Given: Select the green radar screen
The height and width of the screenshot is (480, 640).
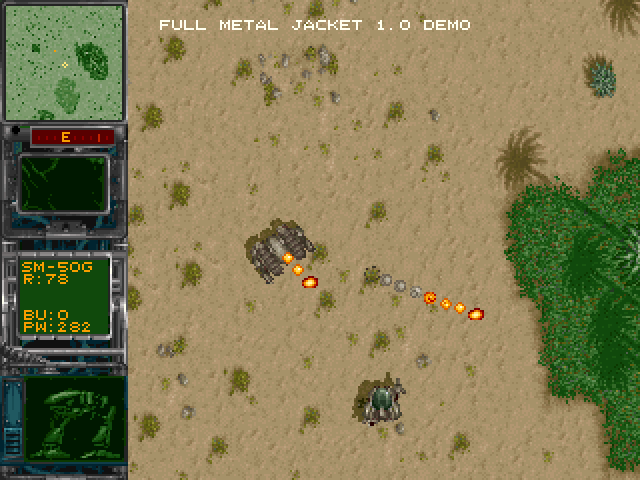Looking at the screenshot, I should tap(64, 183).
